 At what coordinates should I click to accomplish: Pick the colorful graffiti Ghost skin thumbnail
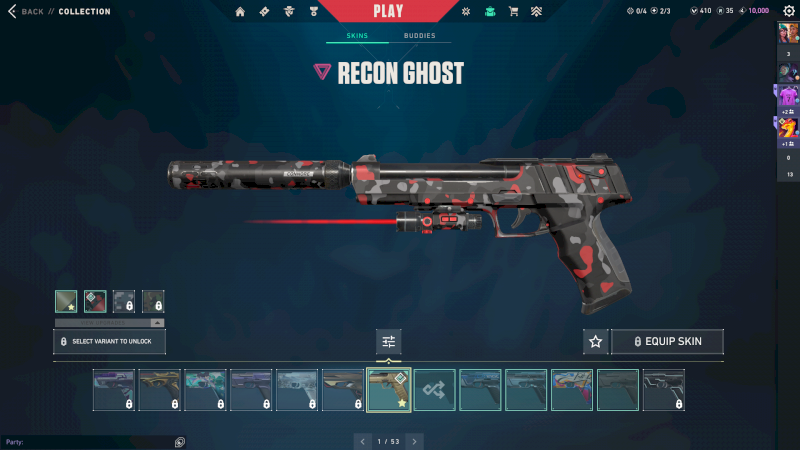pos(572,390)
